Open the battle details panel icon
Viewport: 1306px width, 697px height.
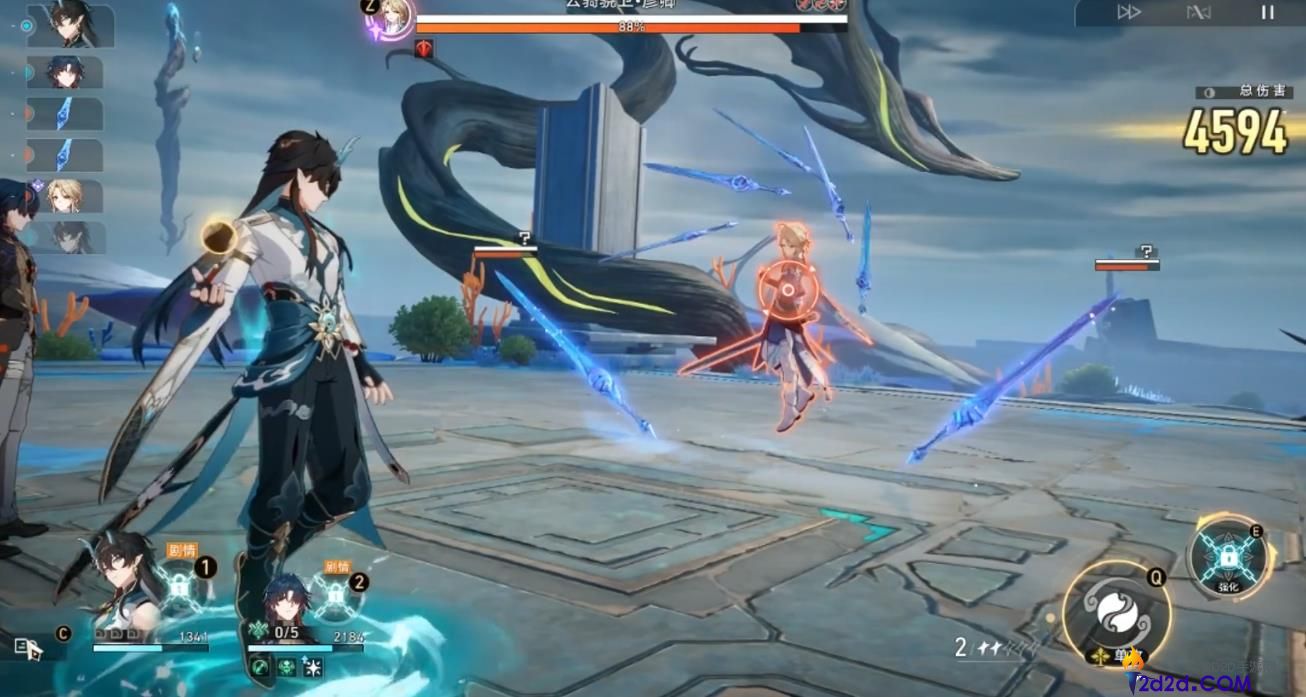coord(27,648)
